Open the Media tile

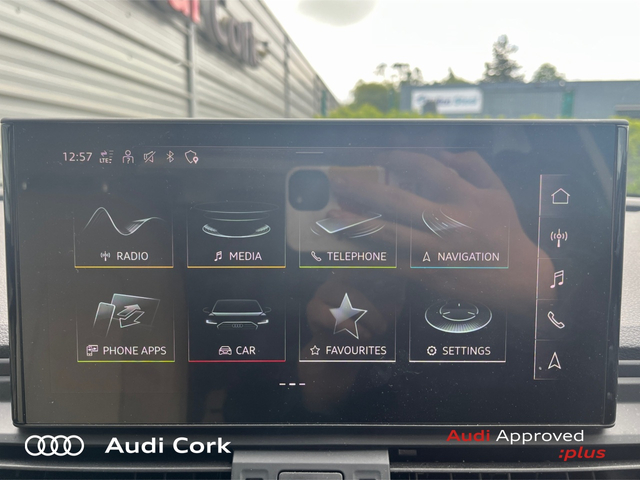click(236, 236)
